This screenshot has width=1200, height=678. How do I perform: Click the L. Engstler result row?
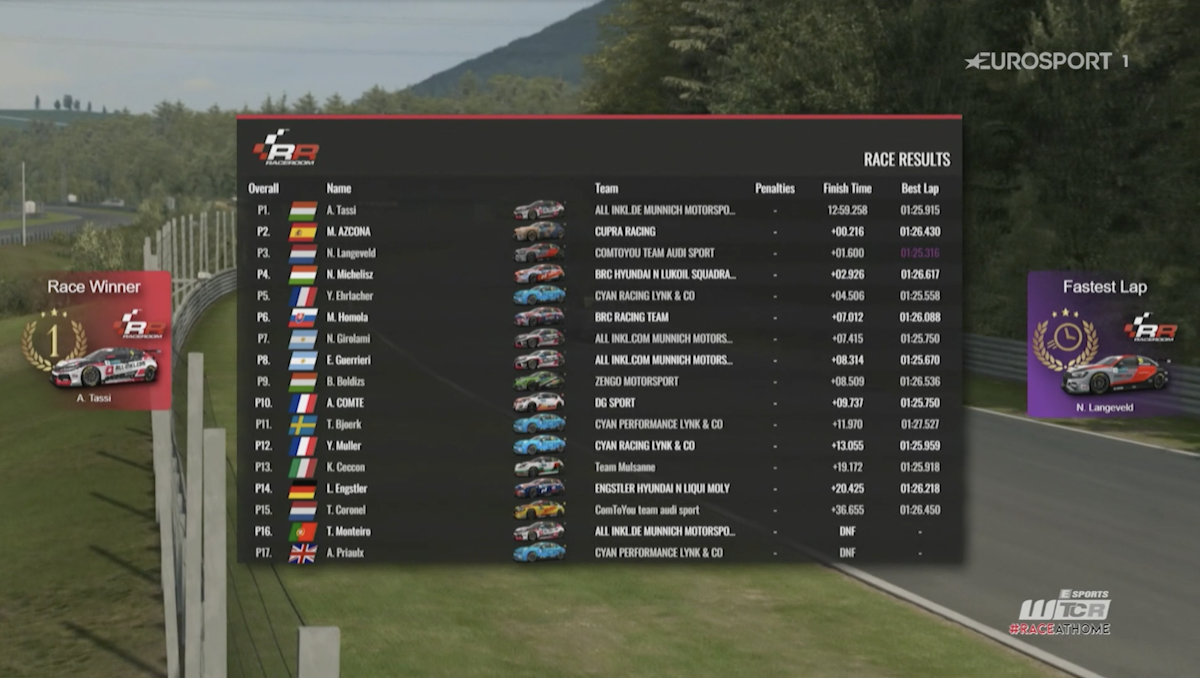[x=599, y=488]
